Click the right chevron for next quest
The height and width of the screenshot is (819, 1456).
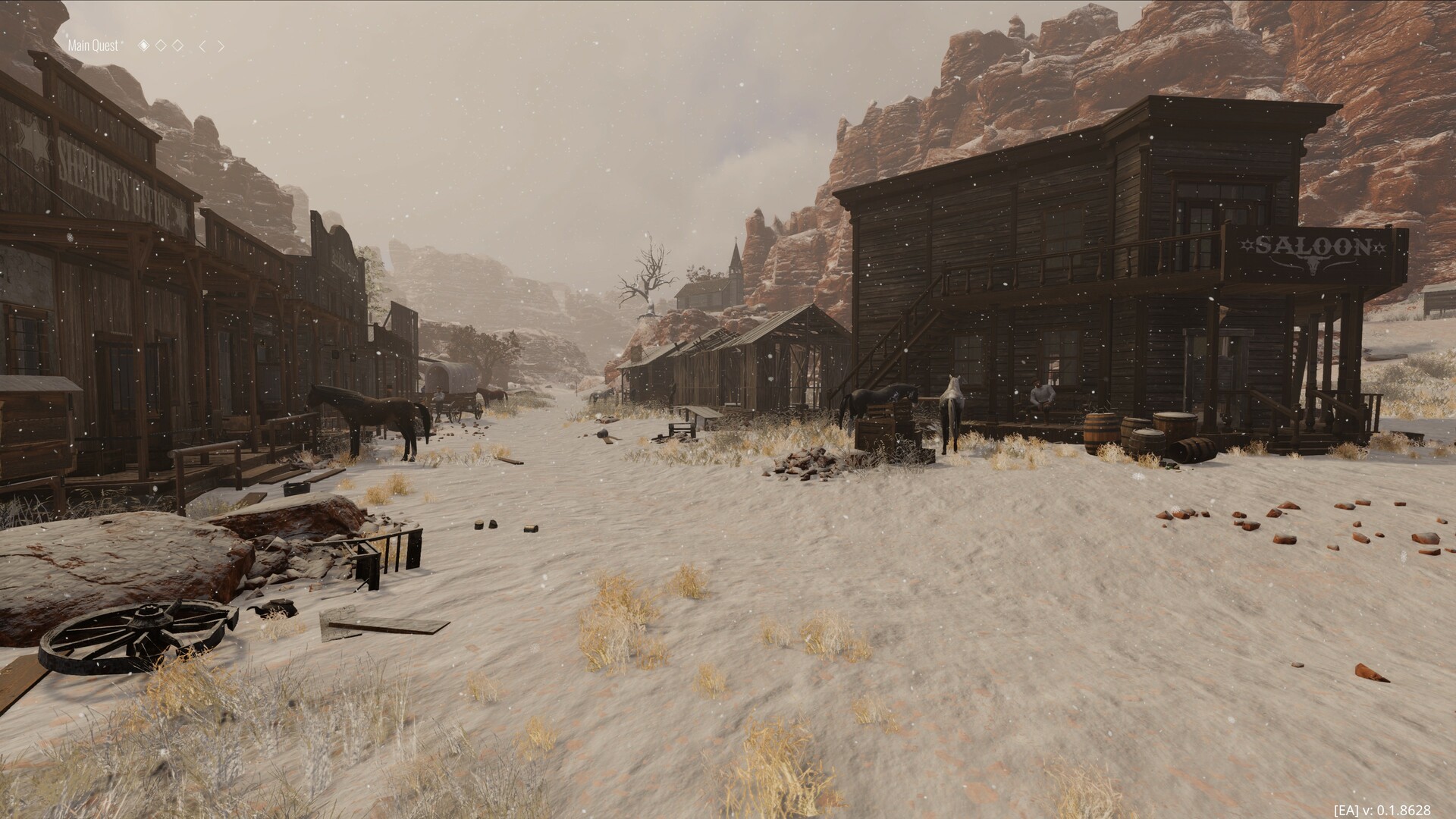pos(220,45)
